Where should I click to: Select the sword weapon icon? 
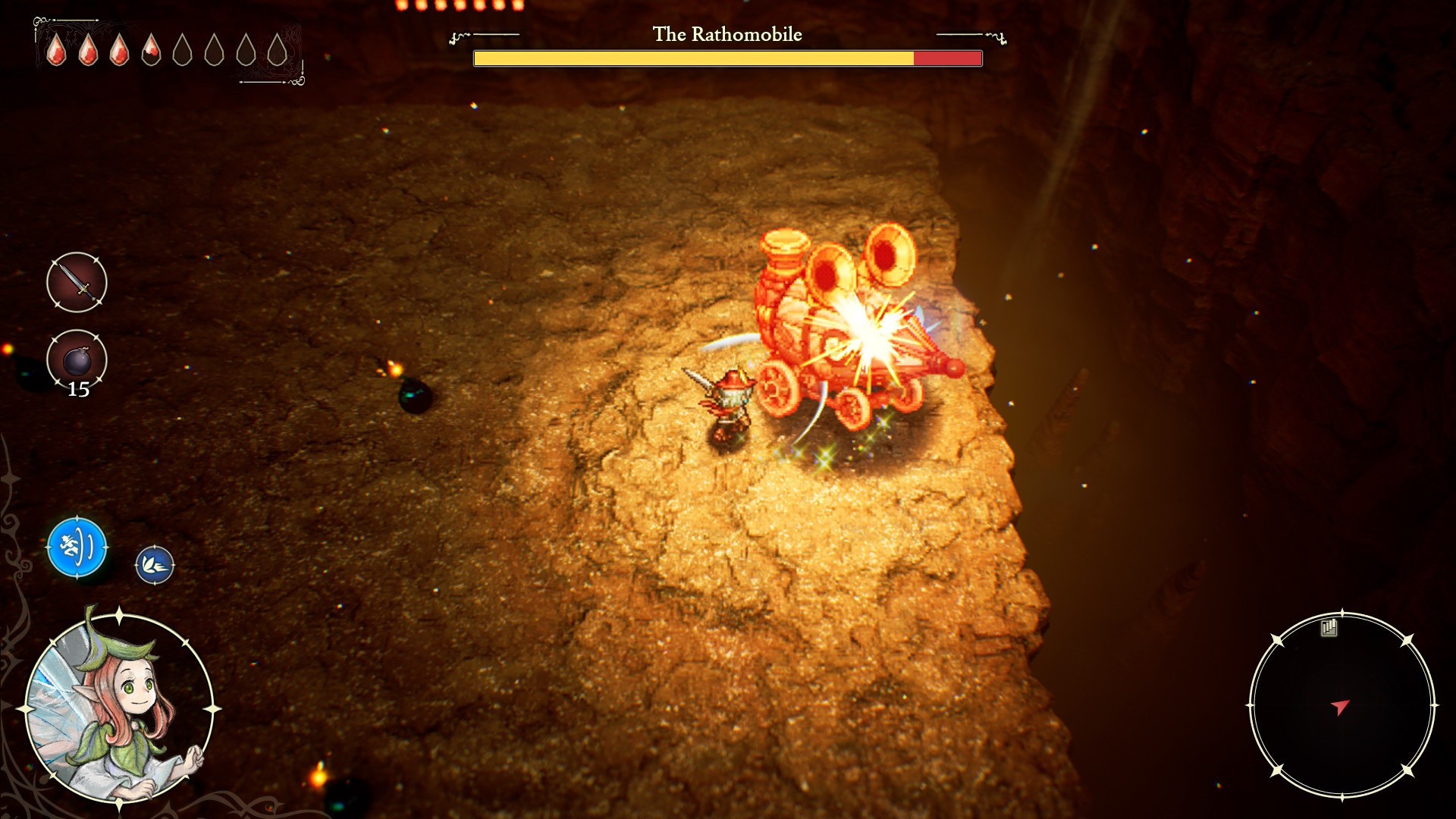[77, 282]
